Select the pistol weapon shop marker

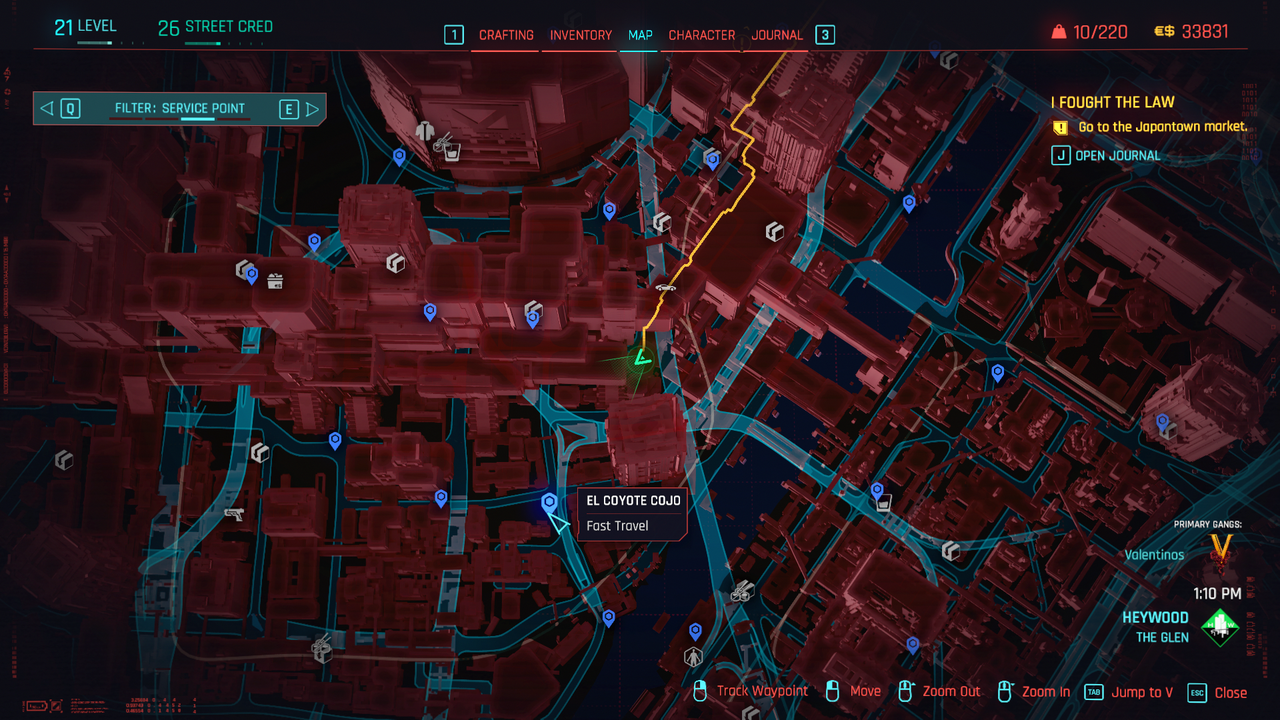click(x=235, y=513)
